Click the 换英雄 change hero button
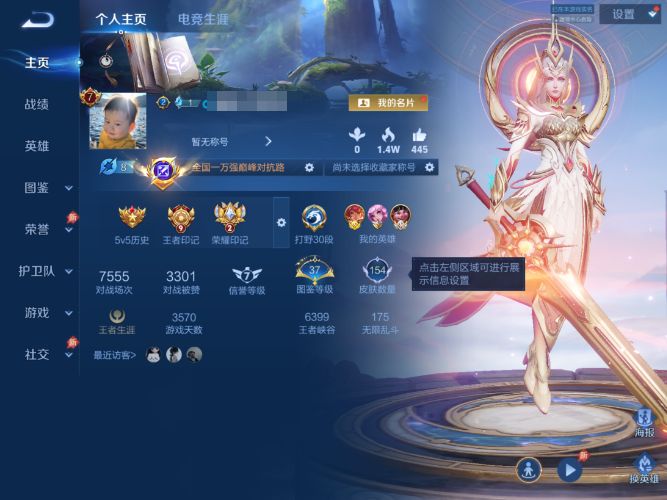This screenshot has width=667, height=500. pos(645,465)
